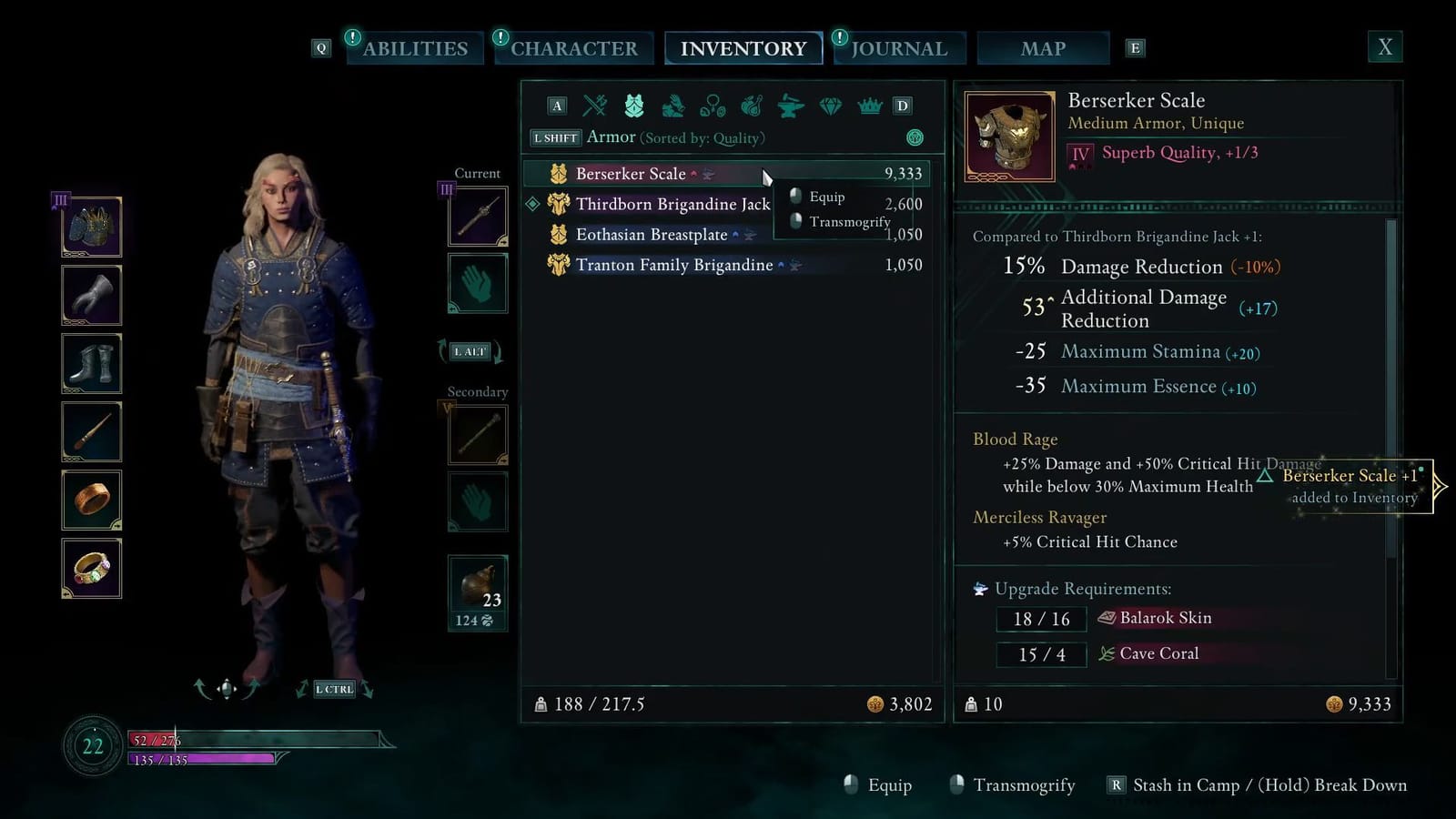Click the sort settings icon beside Sorted by Quality
The height and width of the screenshot is (819, 1456).
(916, 136)
